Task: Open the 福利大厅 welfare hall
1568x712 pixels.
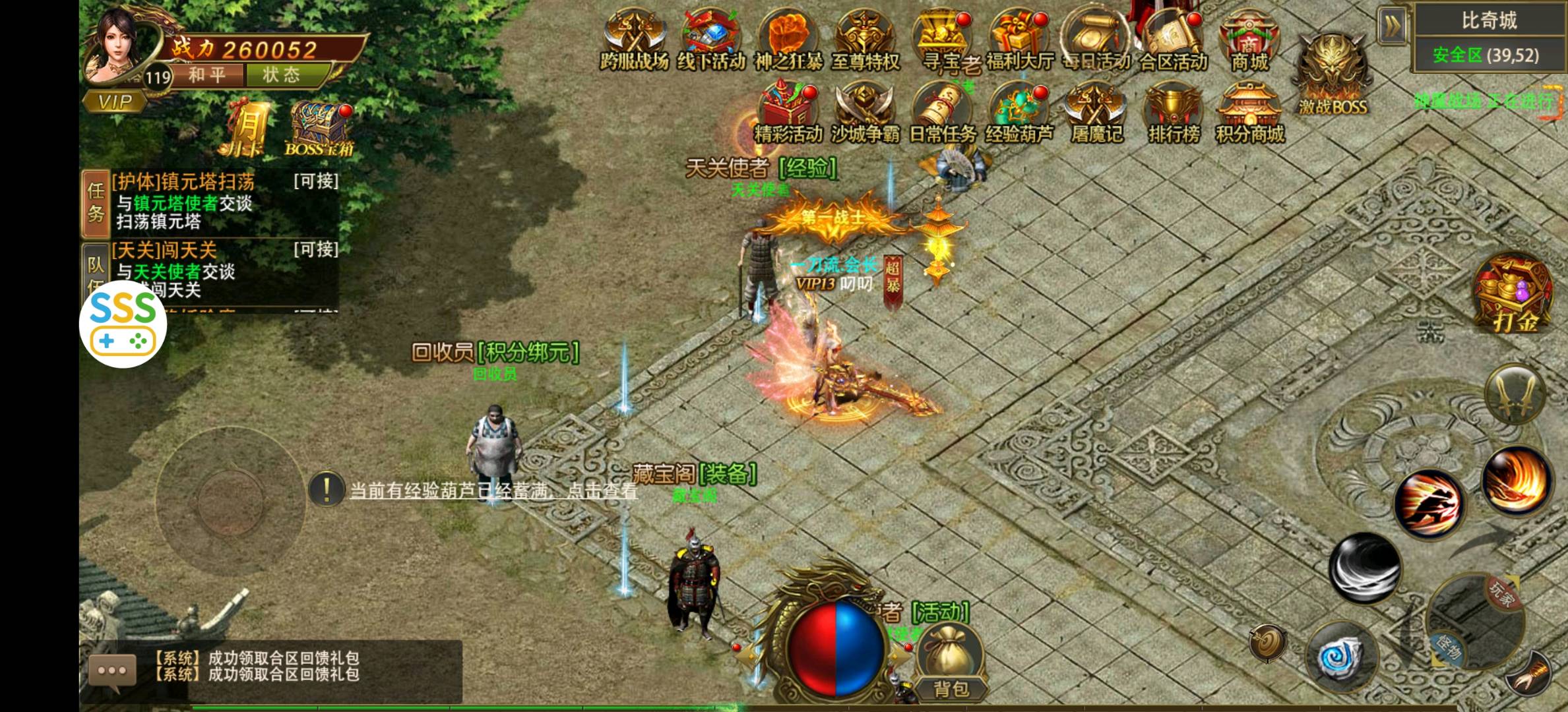Action: tap(1019, 39)
